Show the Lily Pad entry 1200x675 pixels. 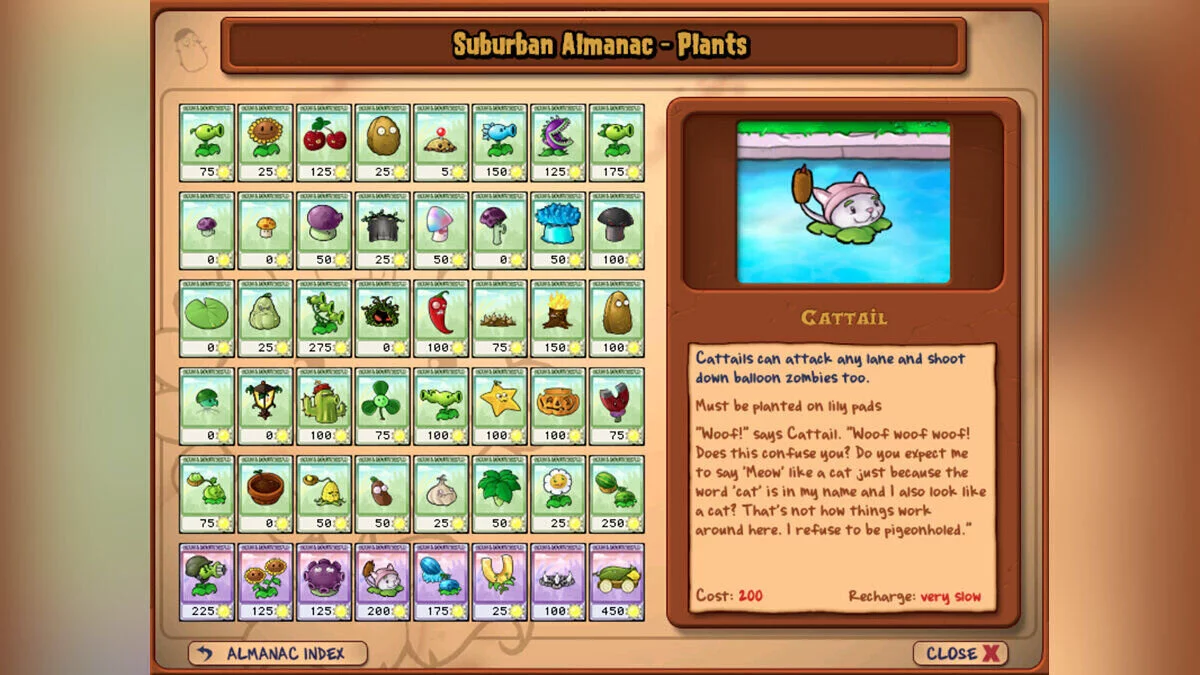click(207, 318)
